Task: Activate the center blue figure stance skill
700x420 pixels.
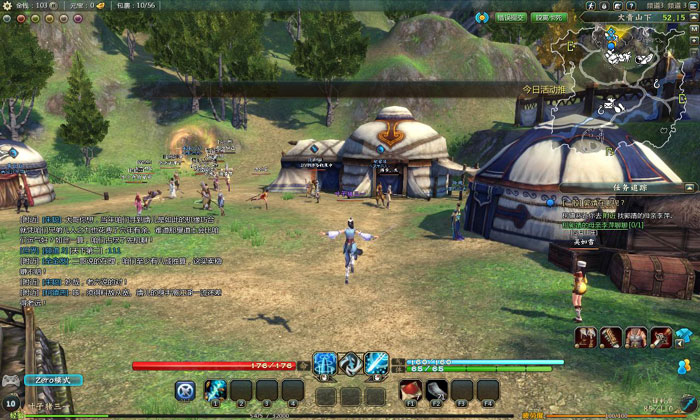Action: coord(325,364)
